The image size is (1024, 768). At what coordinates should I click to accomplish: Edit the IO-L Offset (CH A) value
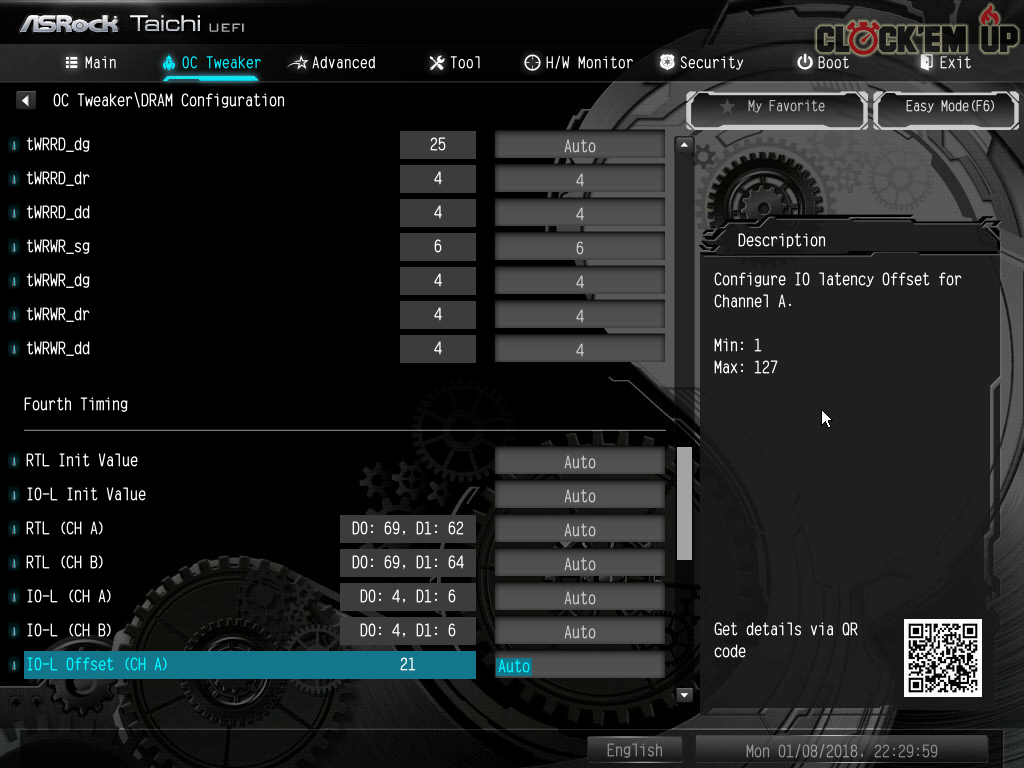(580, 666)
